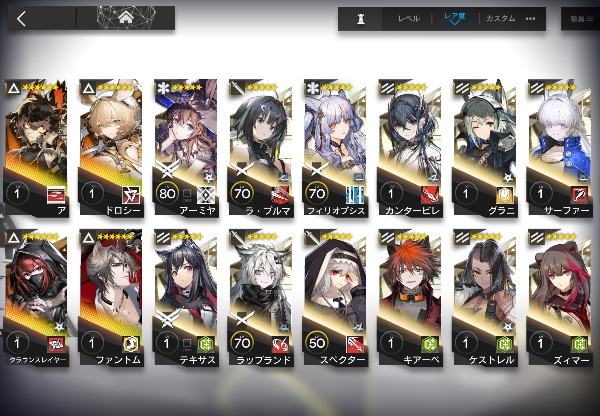Screen dimensions: 600x416
Task: Sort operators by レア度 (rarity)
Action: (x=453, y=19)
